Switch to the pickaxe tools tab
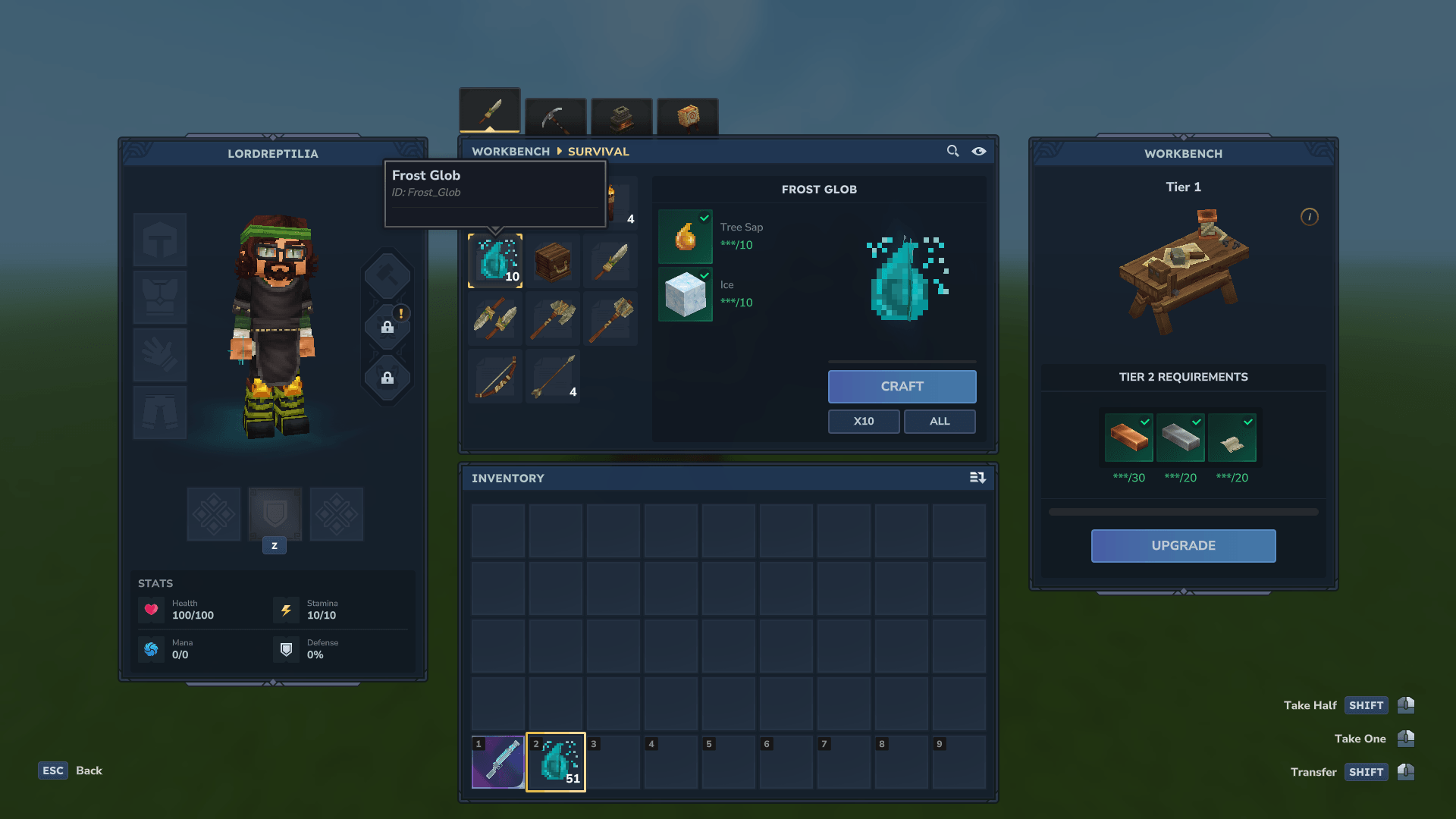The height and width of the screenshot is (819, 1456). click(x=555, y=118)
